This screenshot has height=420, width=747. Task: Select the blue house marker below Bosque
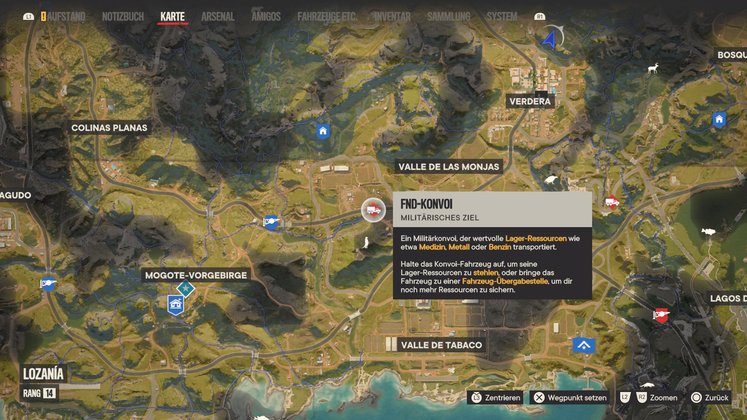(x=718, y=120)
